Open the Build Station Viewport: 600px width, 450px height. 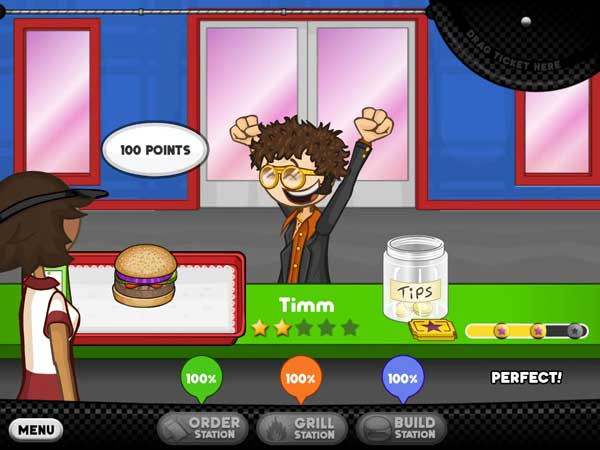401,428
